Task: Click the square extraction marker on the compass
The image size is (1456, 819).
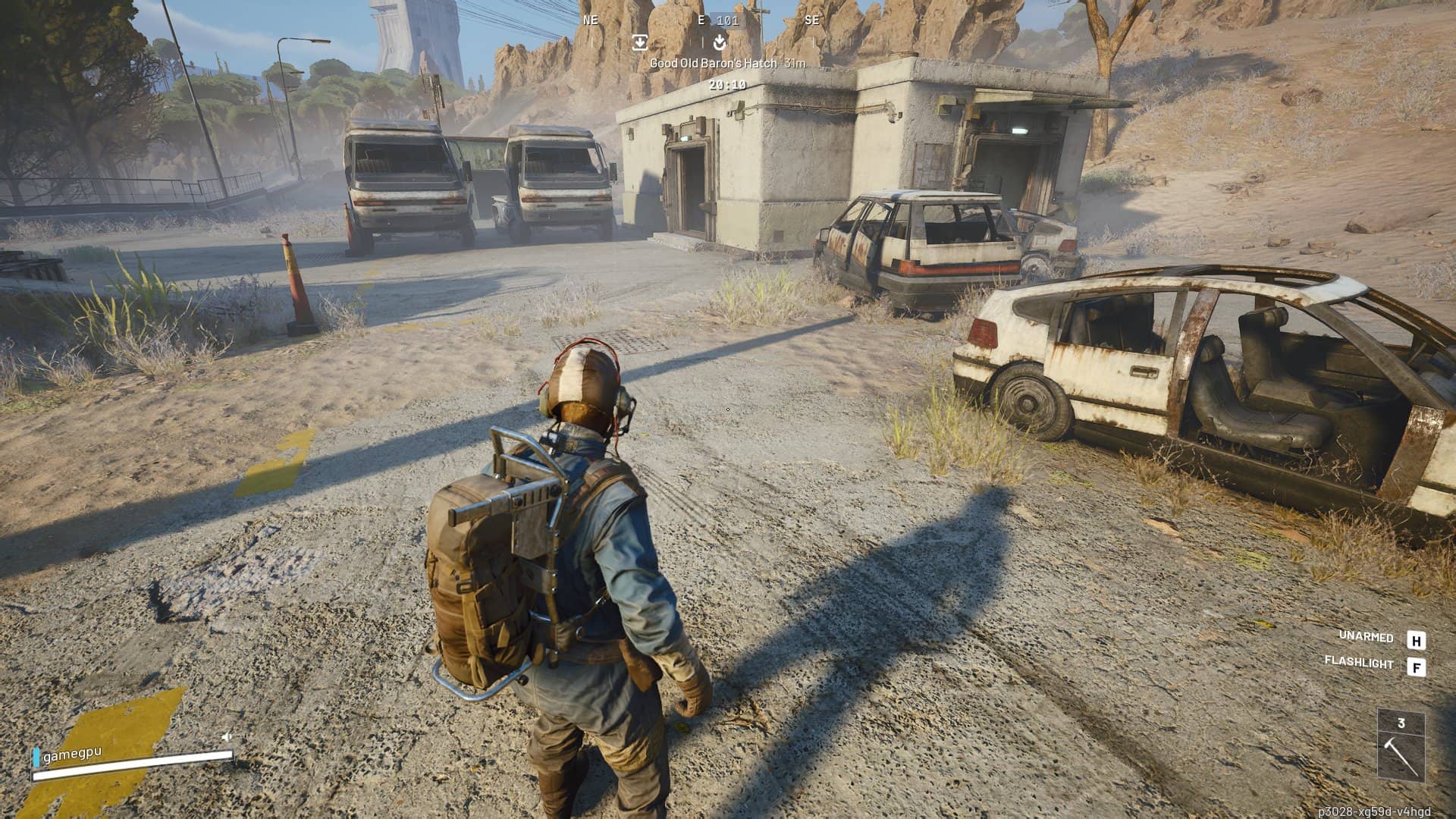Action: click(639, 42)
